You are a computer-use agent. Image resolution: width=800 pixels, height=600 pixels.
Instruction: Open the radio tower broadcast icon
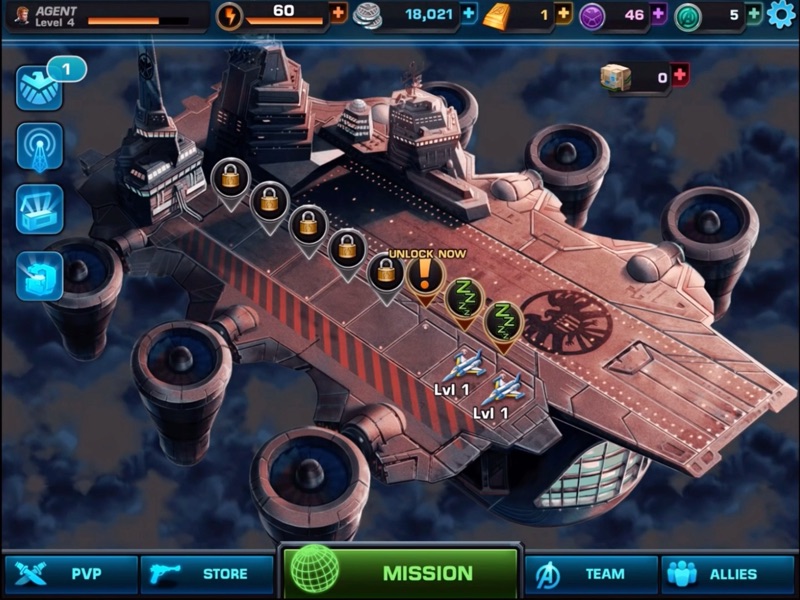39,147
